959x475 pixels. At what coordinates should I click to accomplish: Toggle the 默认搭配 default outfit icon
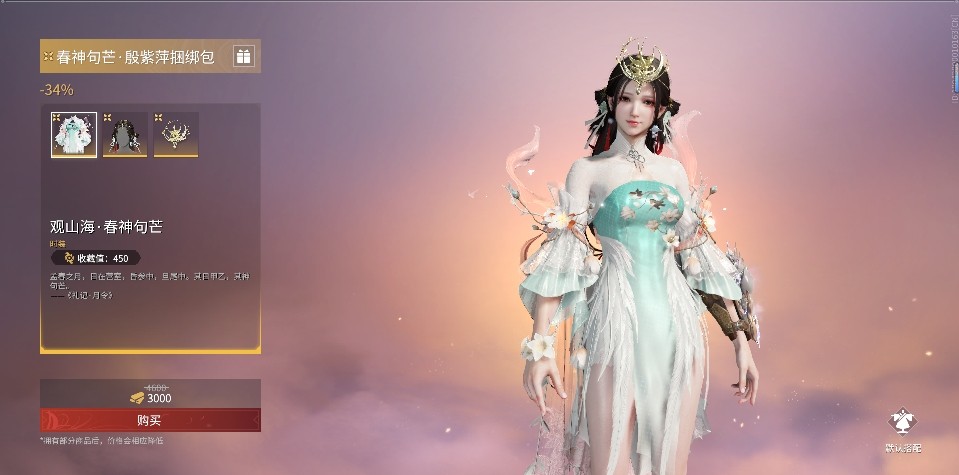903,423
